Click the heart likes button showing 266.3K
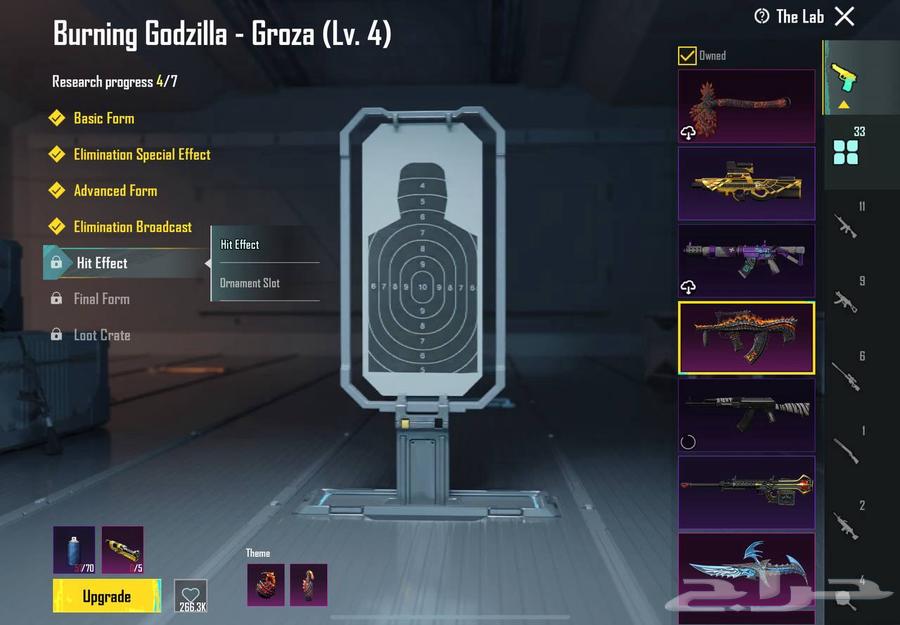 click(x=190, y=596)
